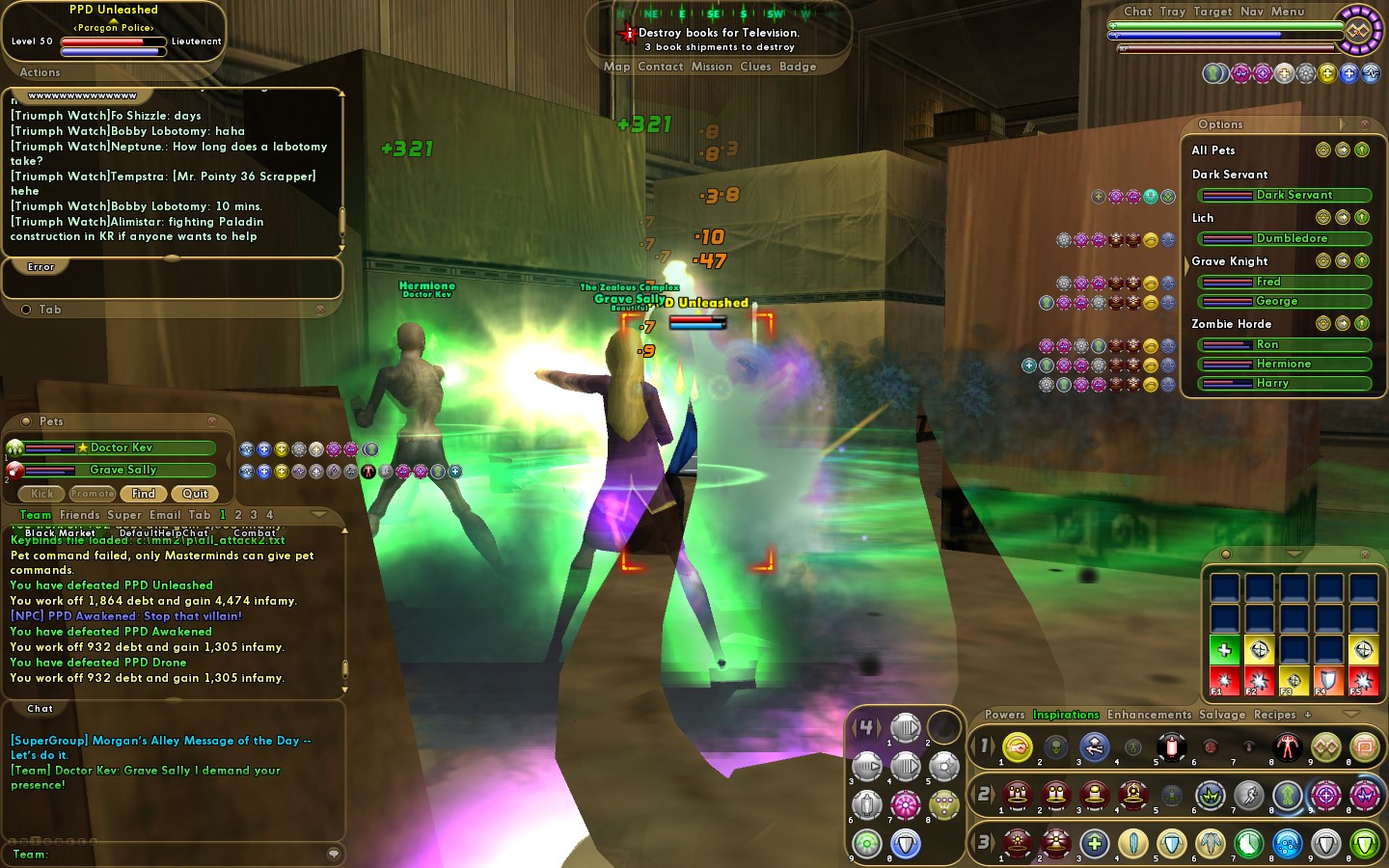1389x868 pixels.
Task: Open the Recipes tab
Action: click(x=1274, y=715)
